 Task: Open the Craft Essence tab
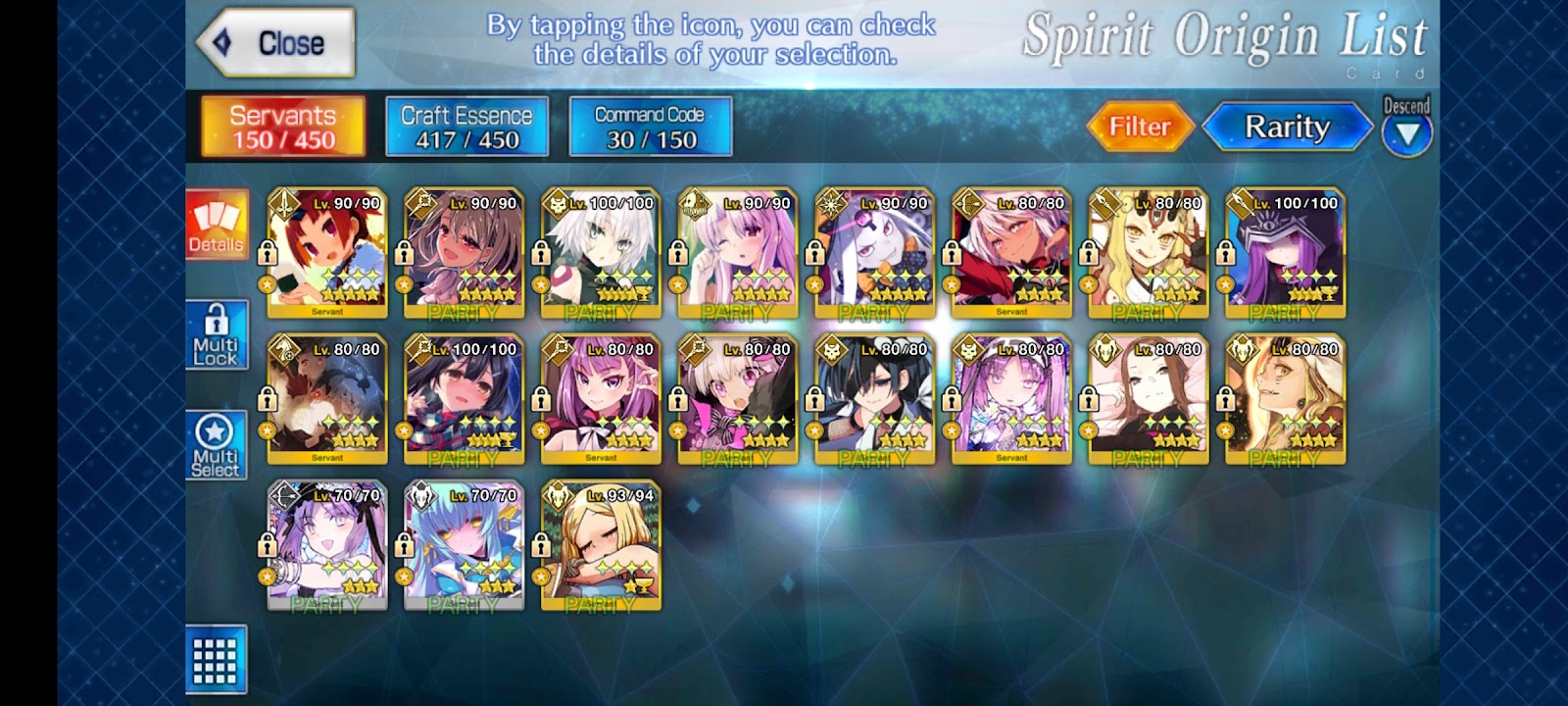[466, 126]
